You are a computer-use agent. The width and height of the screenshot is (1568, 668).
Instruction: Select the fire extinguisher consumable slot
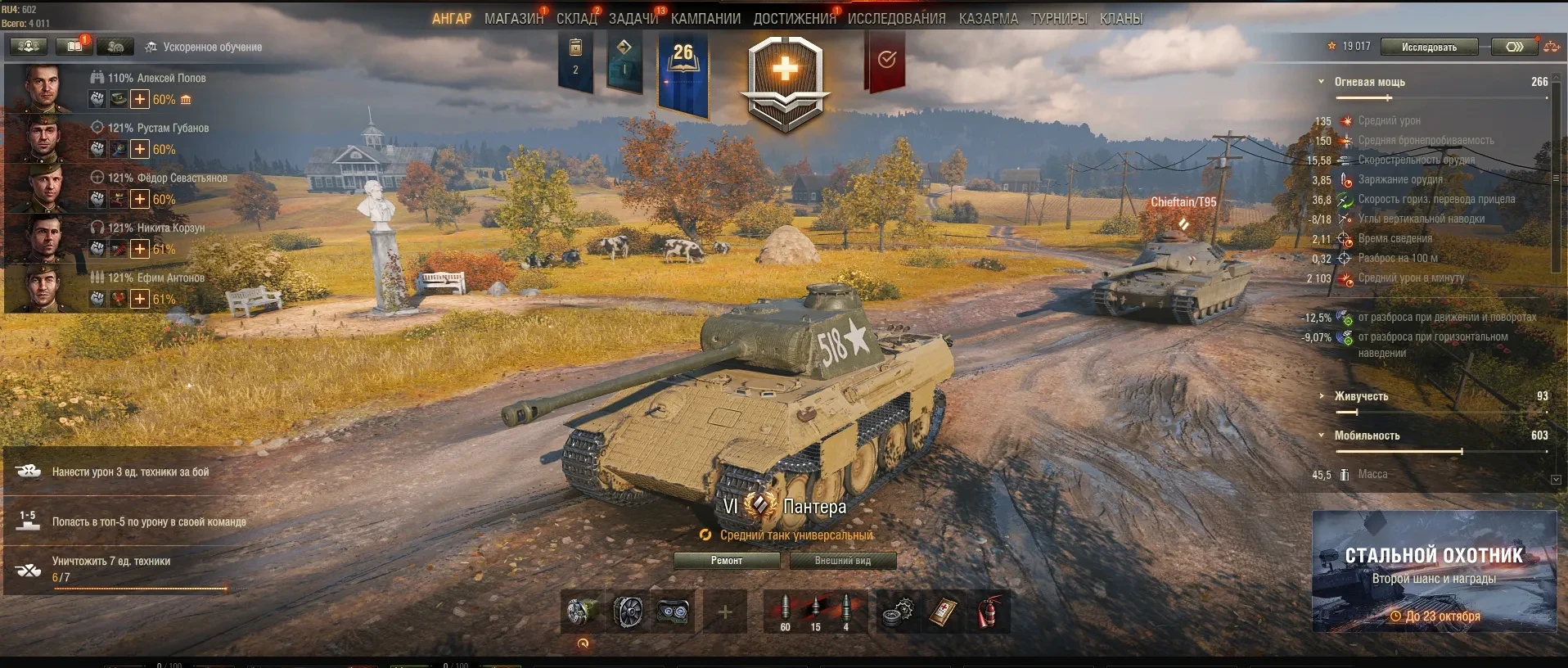tap(989, 612)
